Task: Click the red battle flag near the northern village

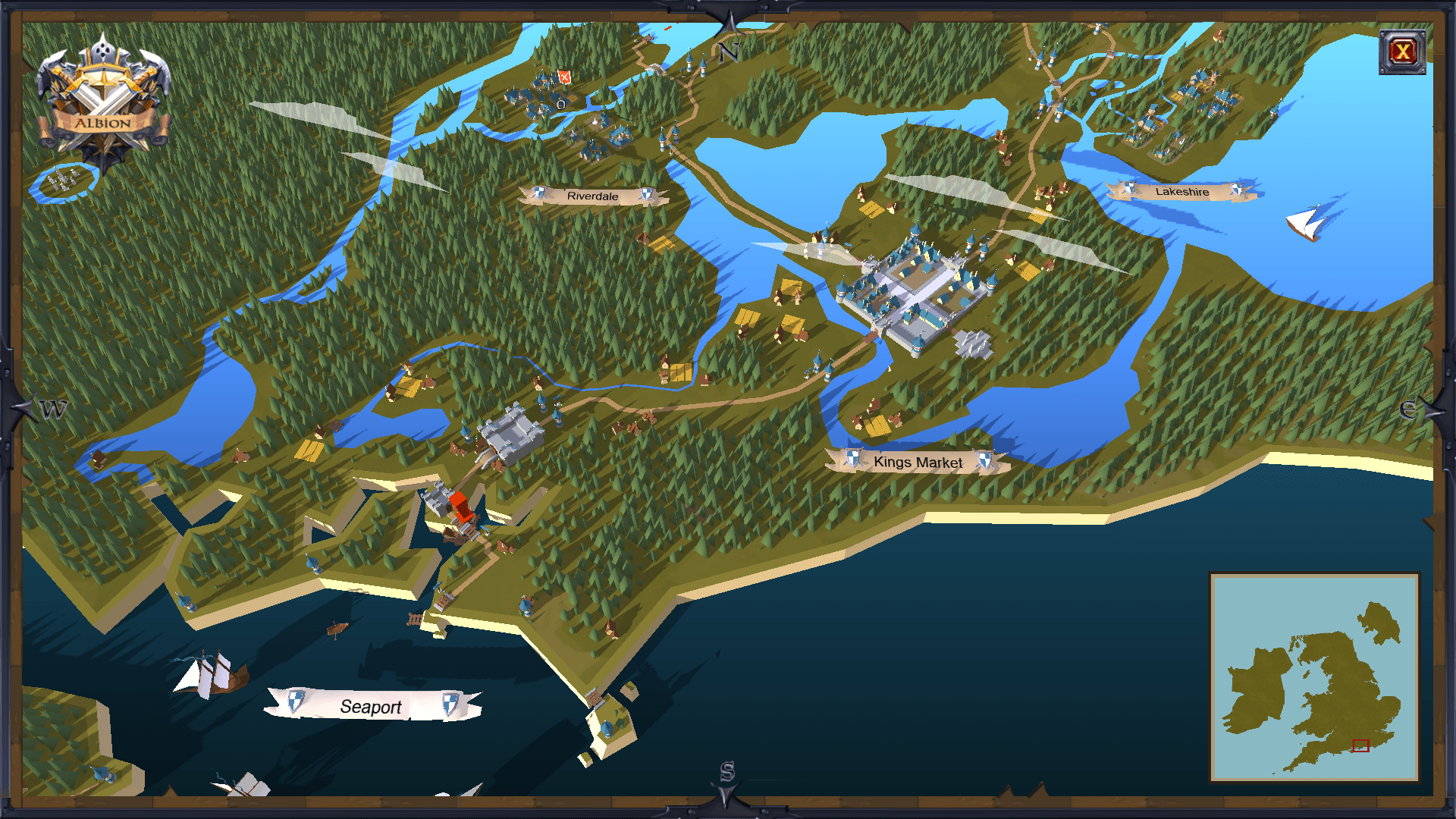Action: coord(564,77)
